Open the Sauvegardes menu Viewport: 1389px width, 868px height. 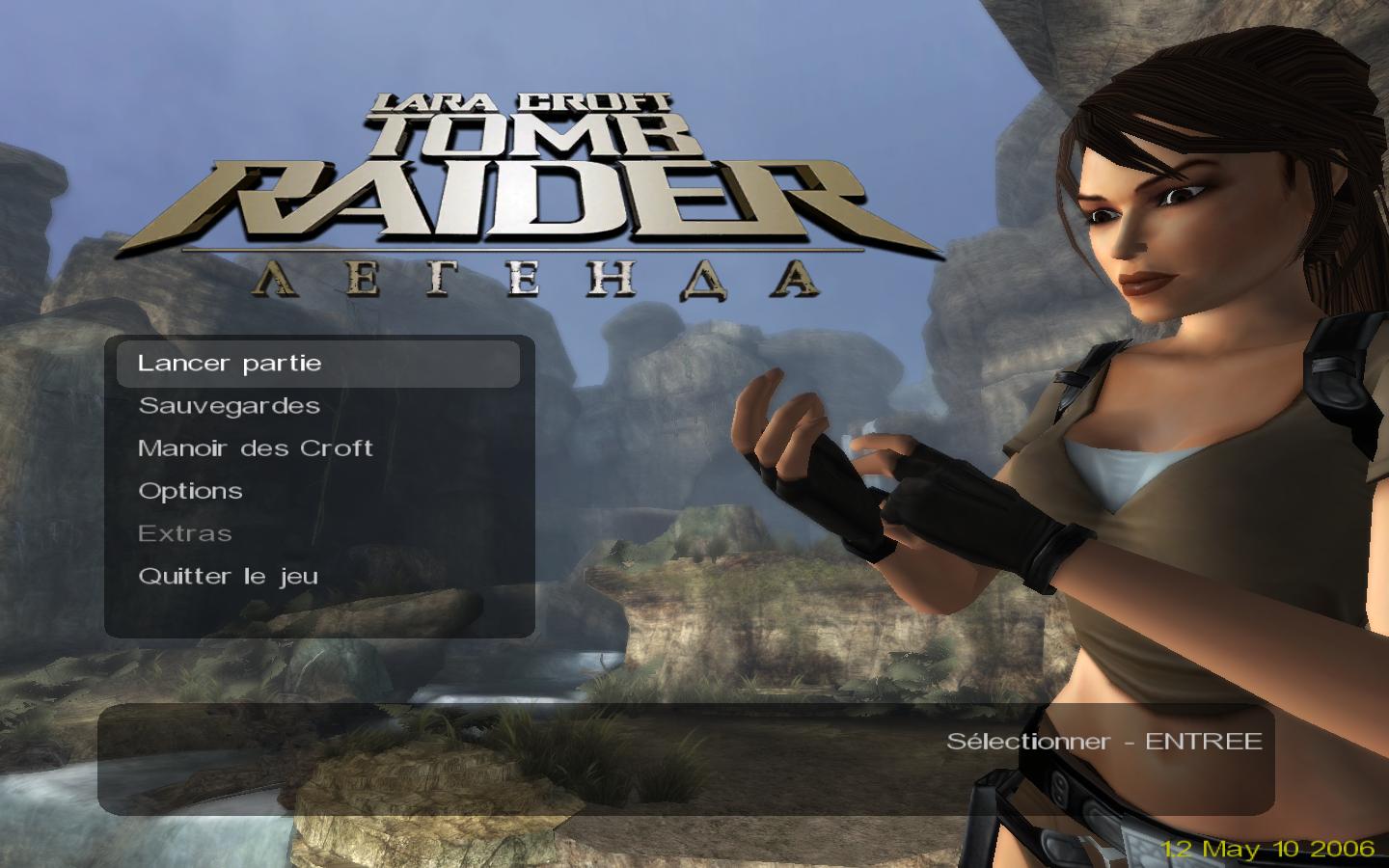[230, 406]
